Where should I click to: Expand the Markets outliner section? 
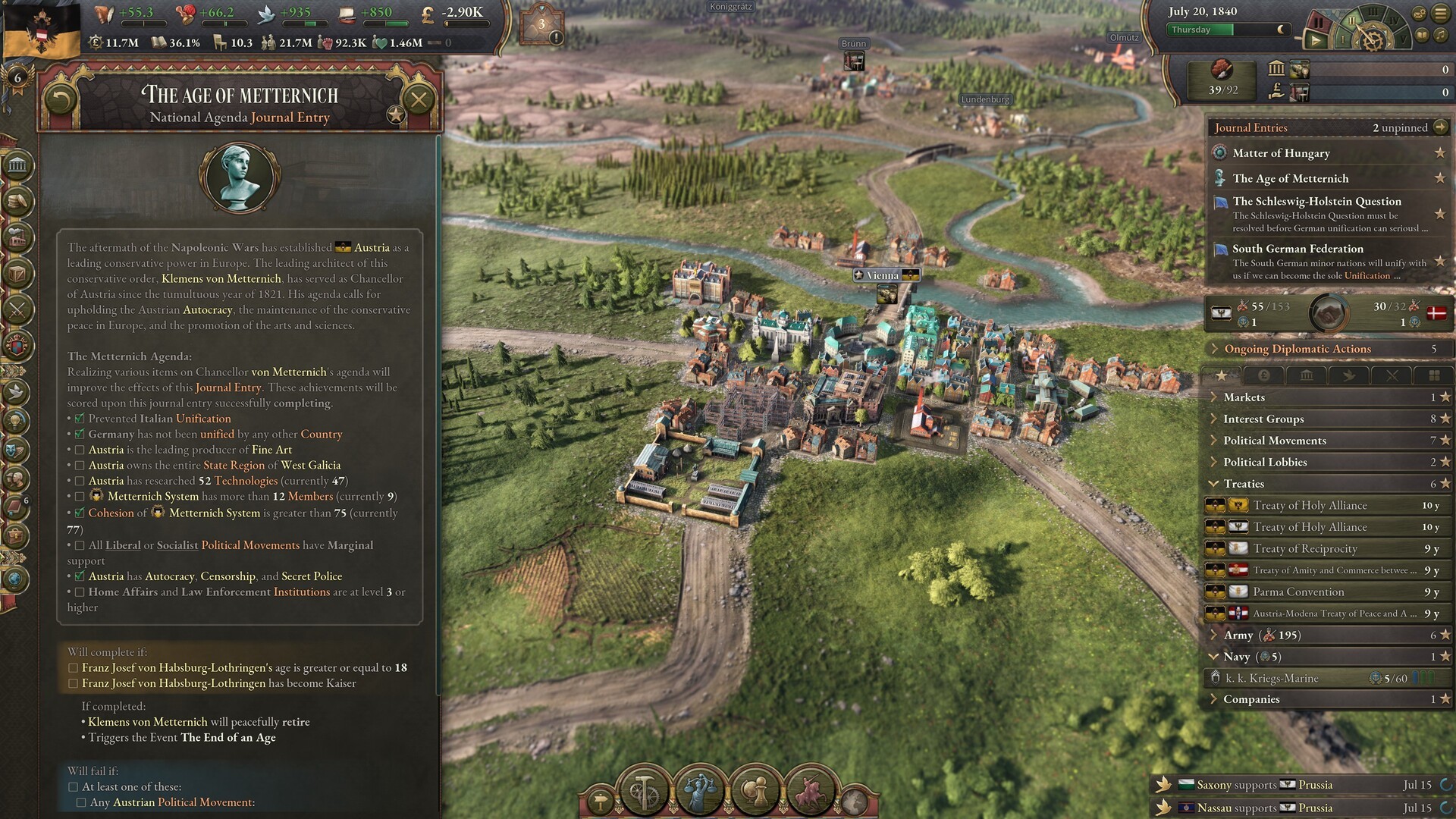coord(1244,397)
